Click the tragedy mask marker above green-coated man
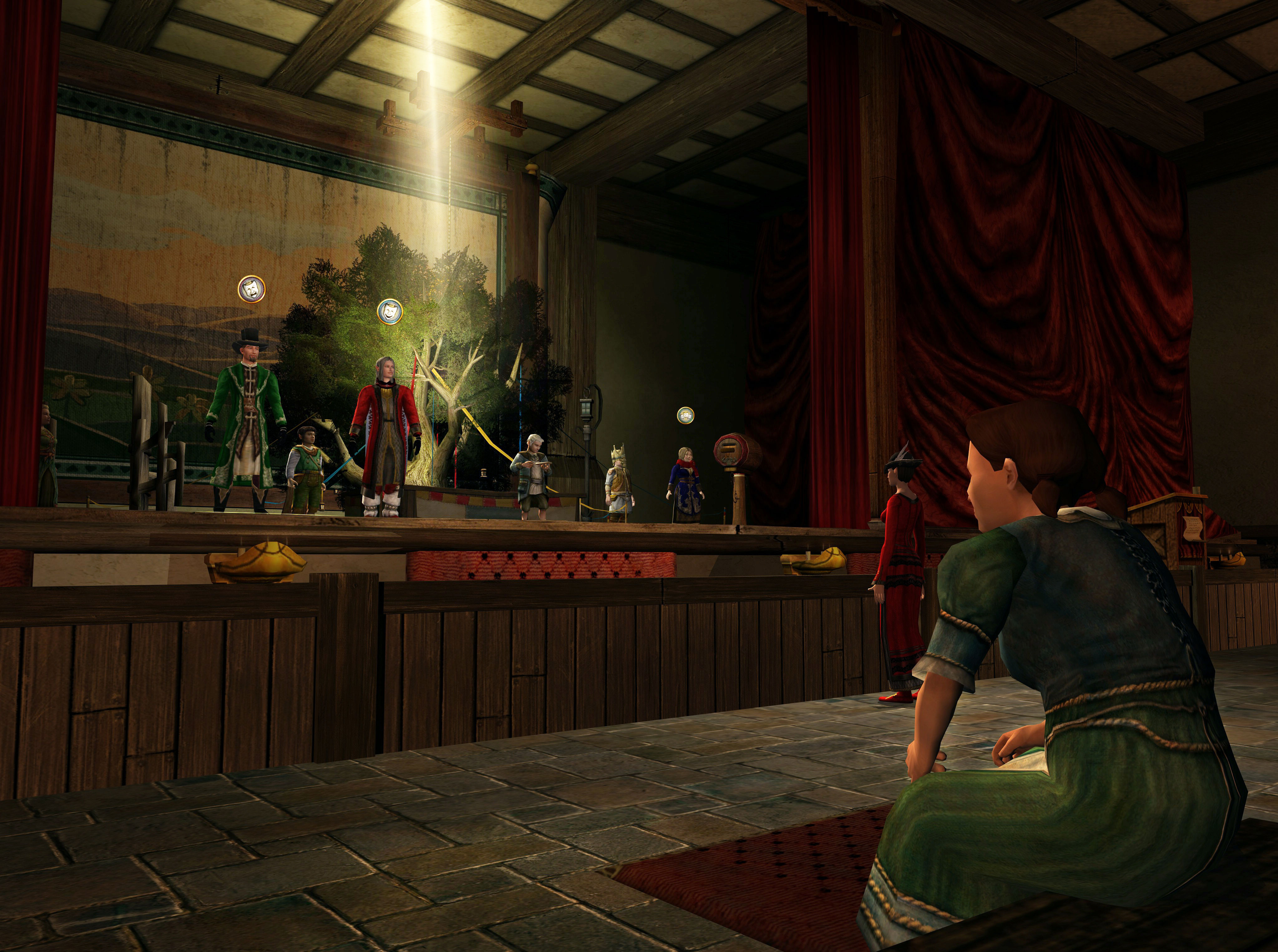This screenshot has width=1278, height=952. pyautogui.click(x=252, y=288)
